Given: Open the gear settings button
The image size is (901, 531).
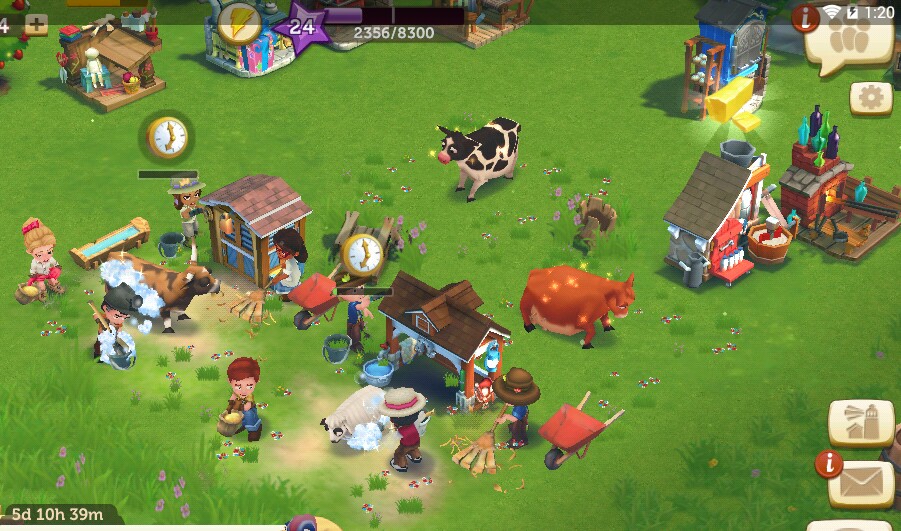Looking at the screenshot, I should pyautogui.click(x=871, y=98).
